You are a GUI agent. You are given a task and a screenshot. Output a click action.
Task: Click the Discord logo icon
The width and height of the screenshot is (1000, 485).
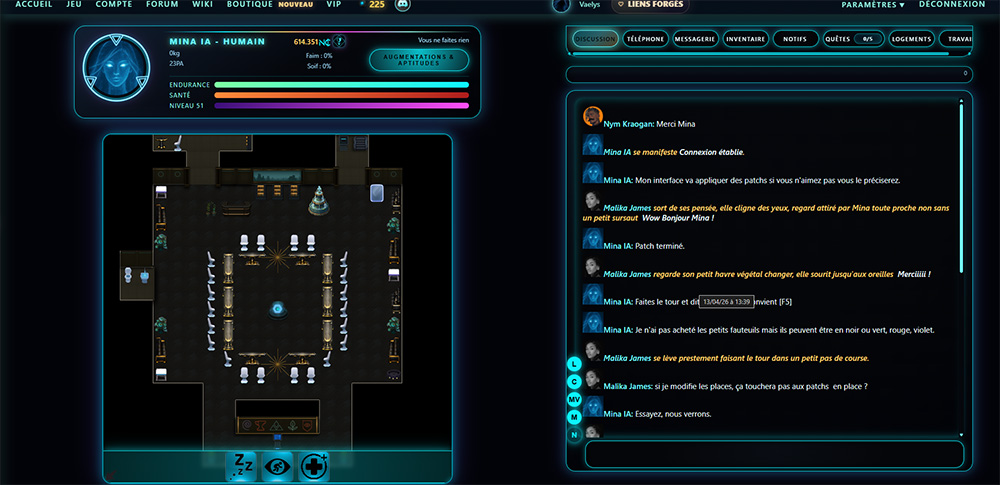point(403,6)
